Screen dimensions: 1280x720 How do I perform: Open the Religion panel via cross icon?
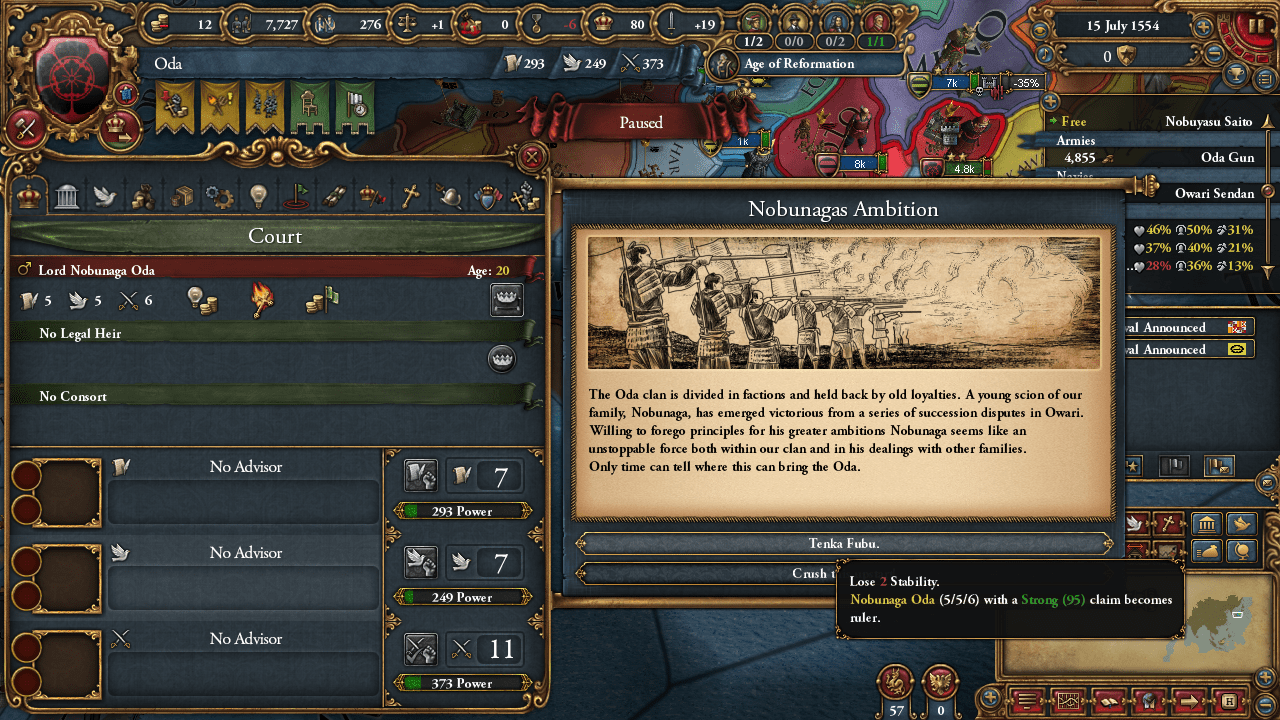coord(411,196)
